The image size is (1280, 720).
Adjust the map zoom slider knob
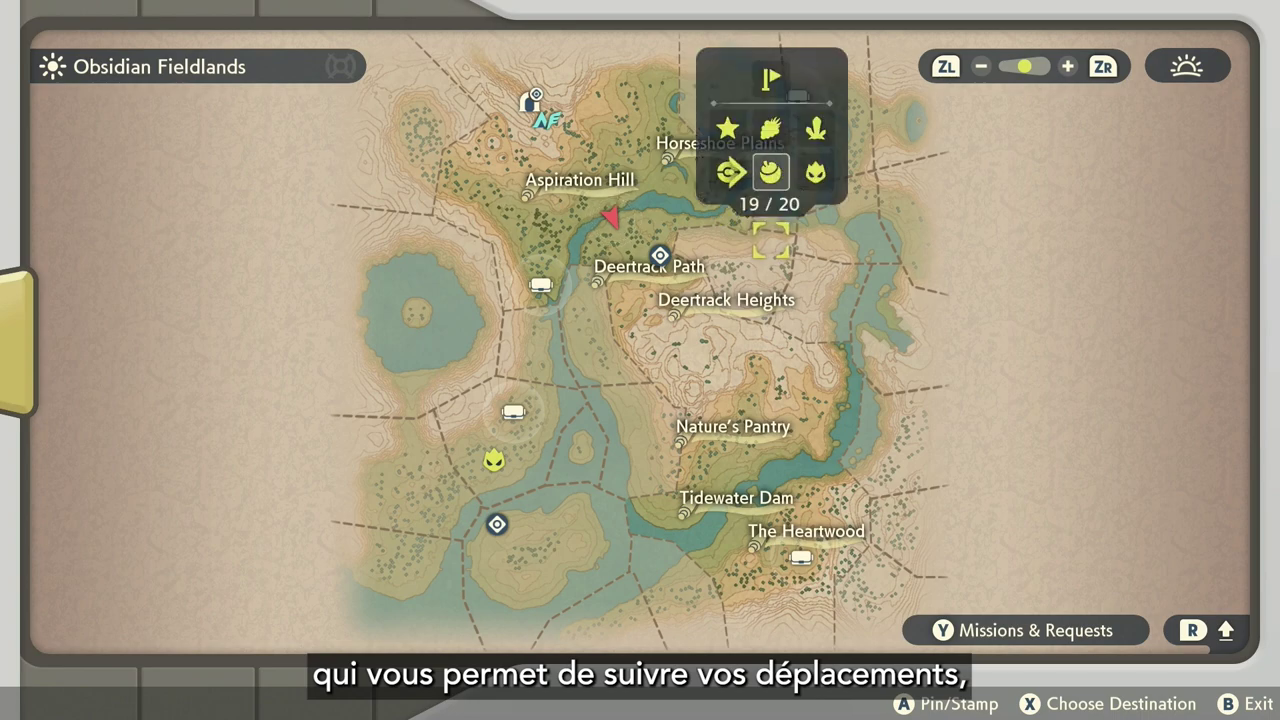tap(1024, 67)
